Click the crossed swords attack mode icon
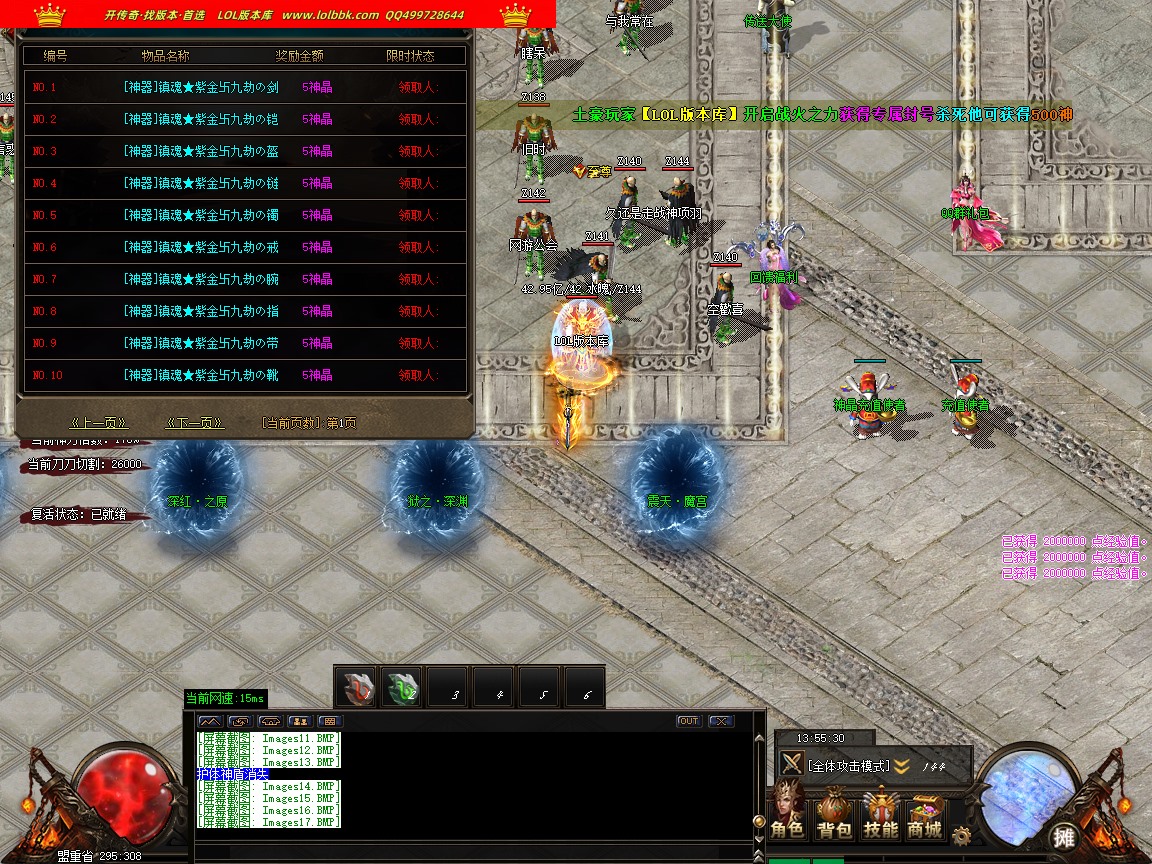The width and height of the screenshot is (1152, 864). click(x=792, y=765)
